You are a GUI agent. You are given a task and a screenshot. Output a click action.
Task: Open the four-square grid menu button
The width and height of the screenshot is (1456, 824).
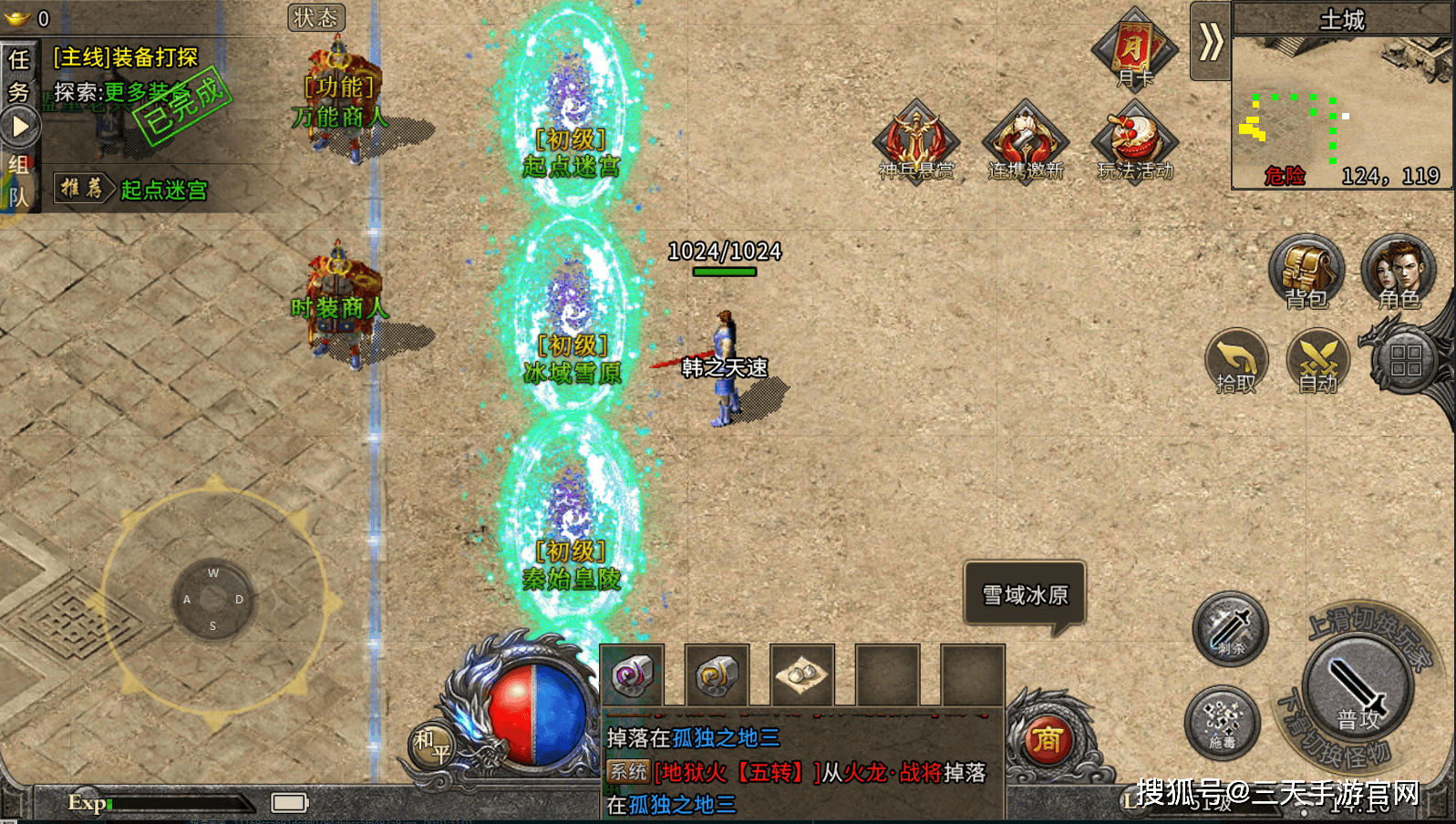[1405, 360]
